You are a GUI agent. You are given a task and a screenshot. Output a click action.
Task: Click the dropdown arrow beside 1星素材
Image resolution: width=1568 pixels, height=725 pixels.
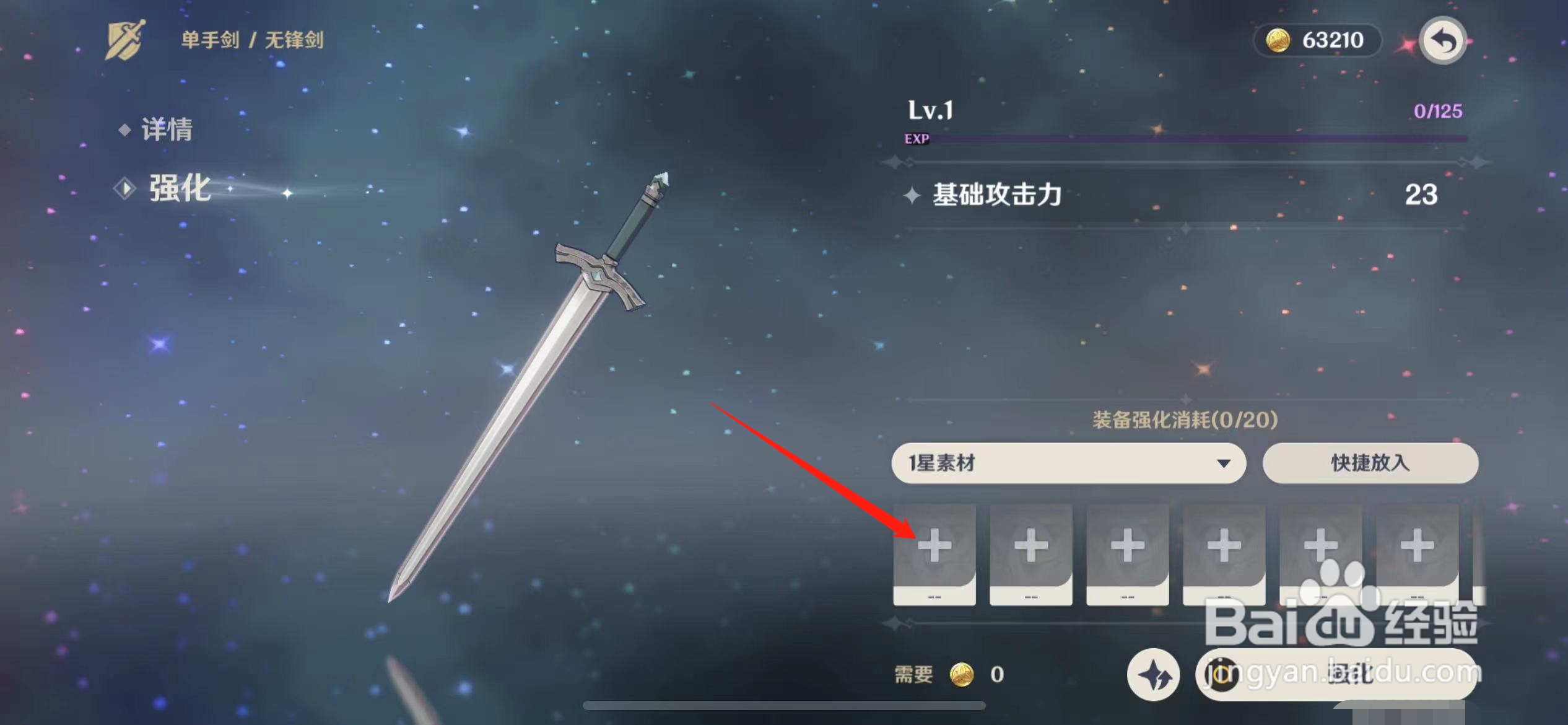tap(1224, 463)
